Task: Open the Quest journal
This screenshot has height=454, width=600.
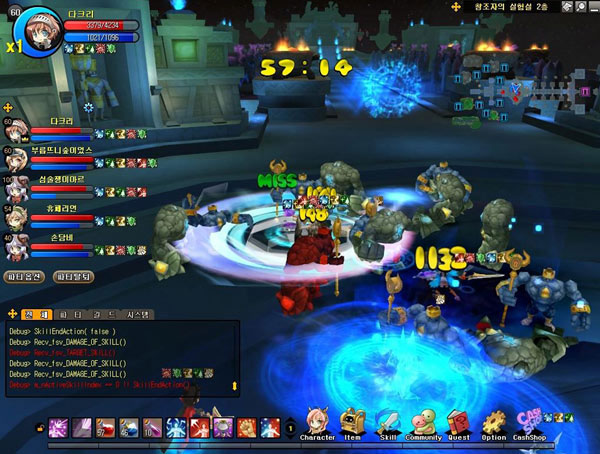Action: 459,423
